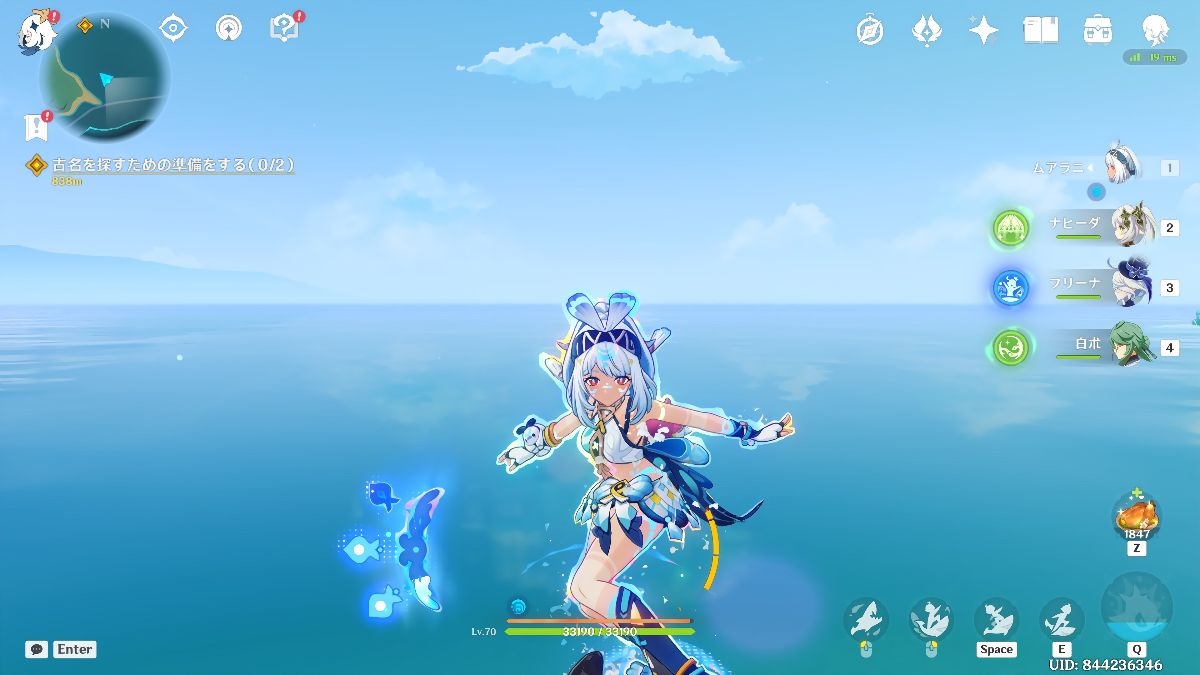The image size is (1200, 675).
Task: Open the character screen head icon
Action: [1155, 30]
